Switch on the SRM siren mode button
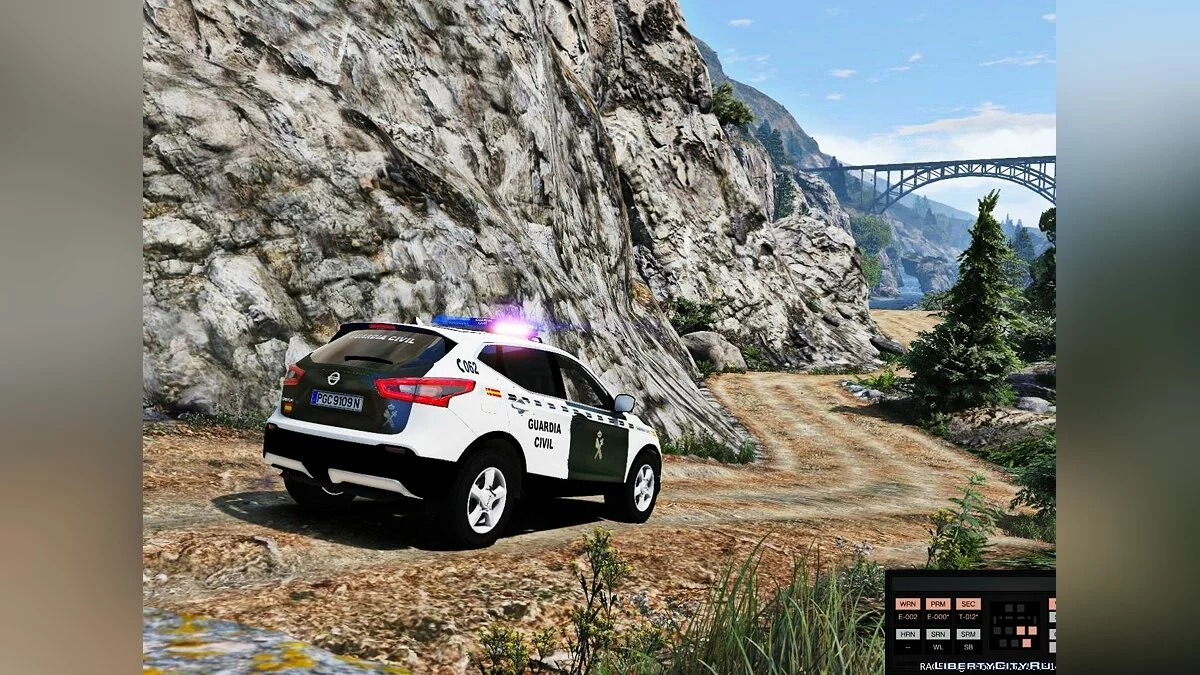This screenshot has height=675, width=1200. click(x=968, y=634)
